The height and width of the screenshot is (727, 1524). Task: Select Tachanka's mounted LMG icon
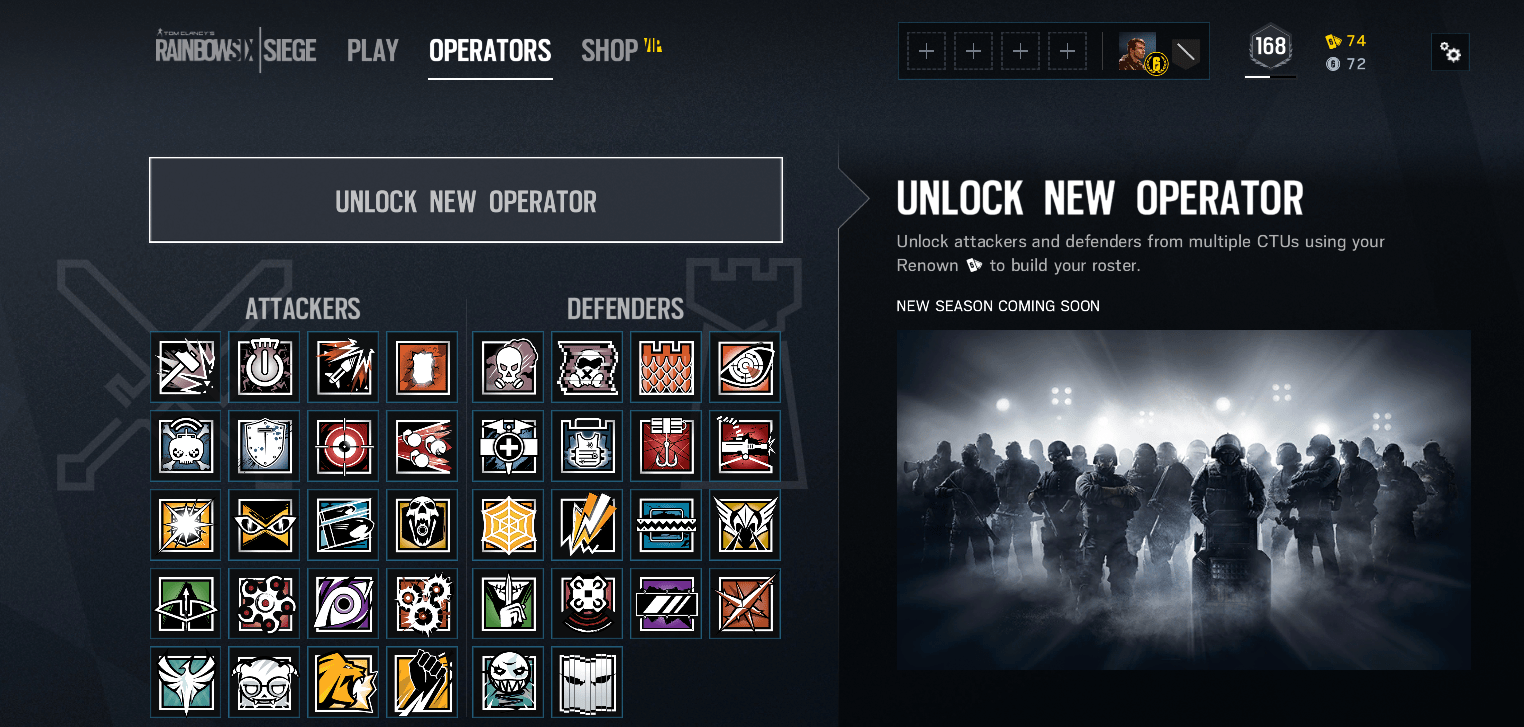(x=744, y=445)
